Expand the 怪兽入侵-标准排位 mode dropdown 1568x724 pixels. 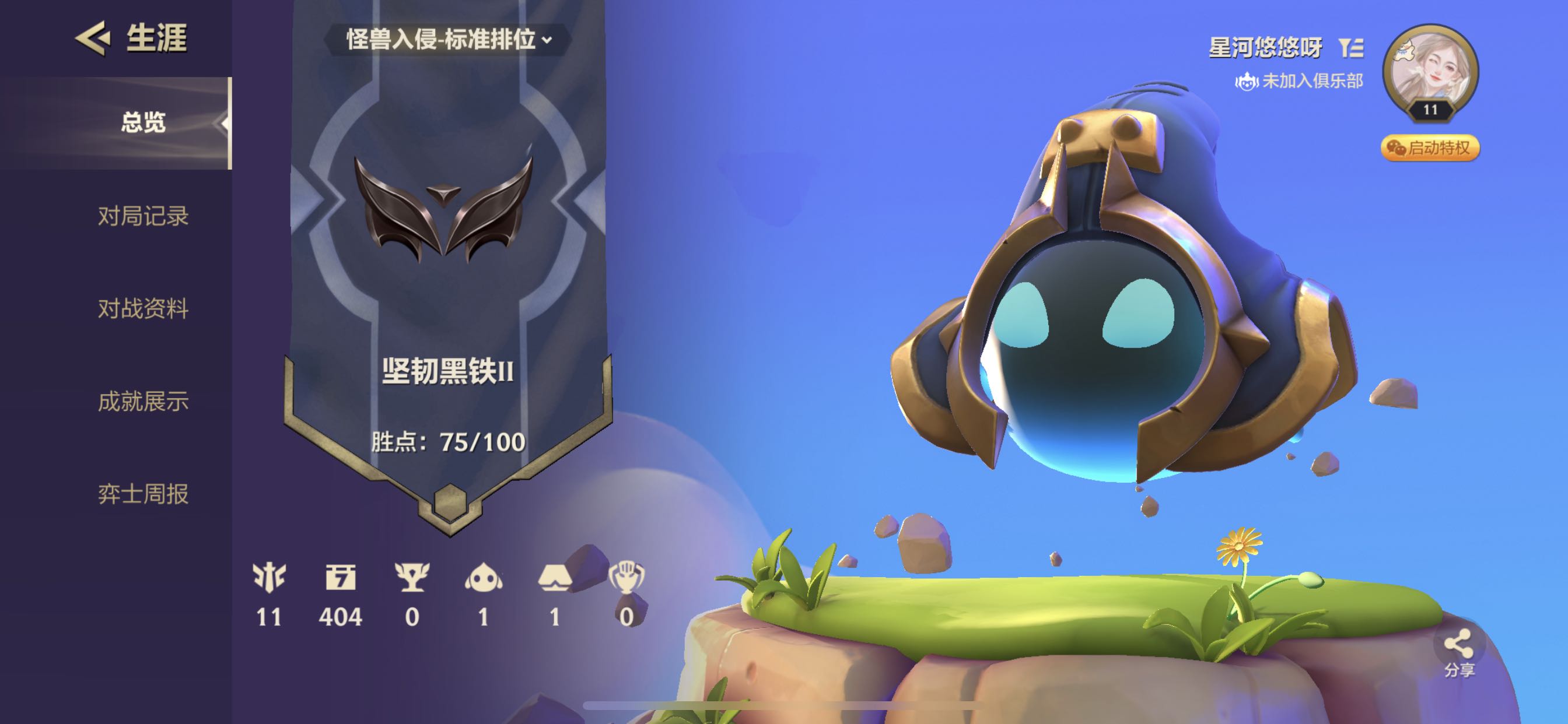pyautogui.click(x=449, y=40)
